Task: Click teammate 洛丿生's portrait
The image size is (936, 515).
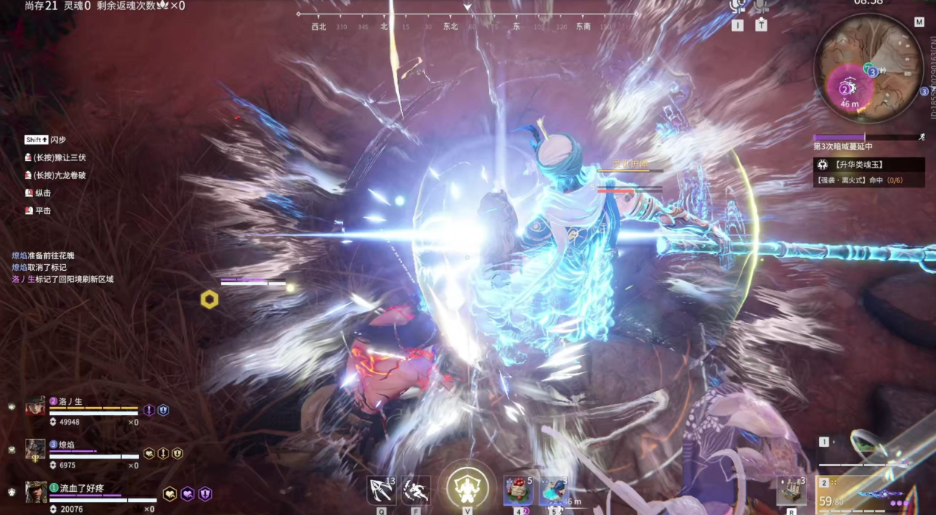Action: click(x=35, y=407)
